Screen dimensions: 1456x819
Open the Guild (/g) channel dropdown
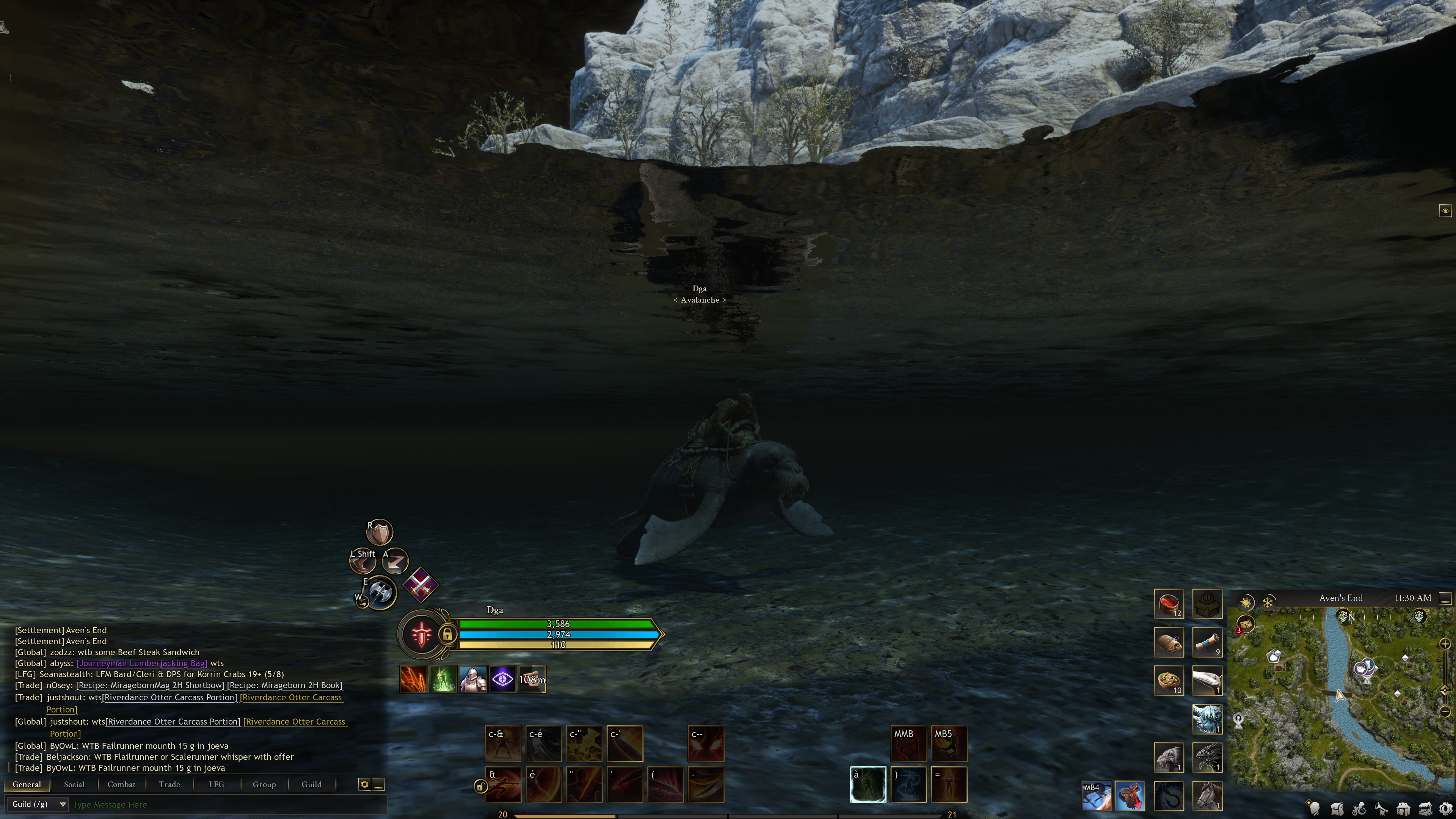pyautogui.click(x=37, y=804)
